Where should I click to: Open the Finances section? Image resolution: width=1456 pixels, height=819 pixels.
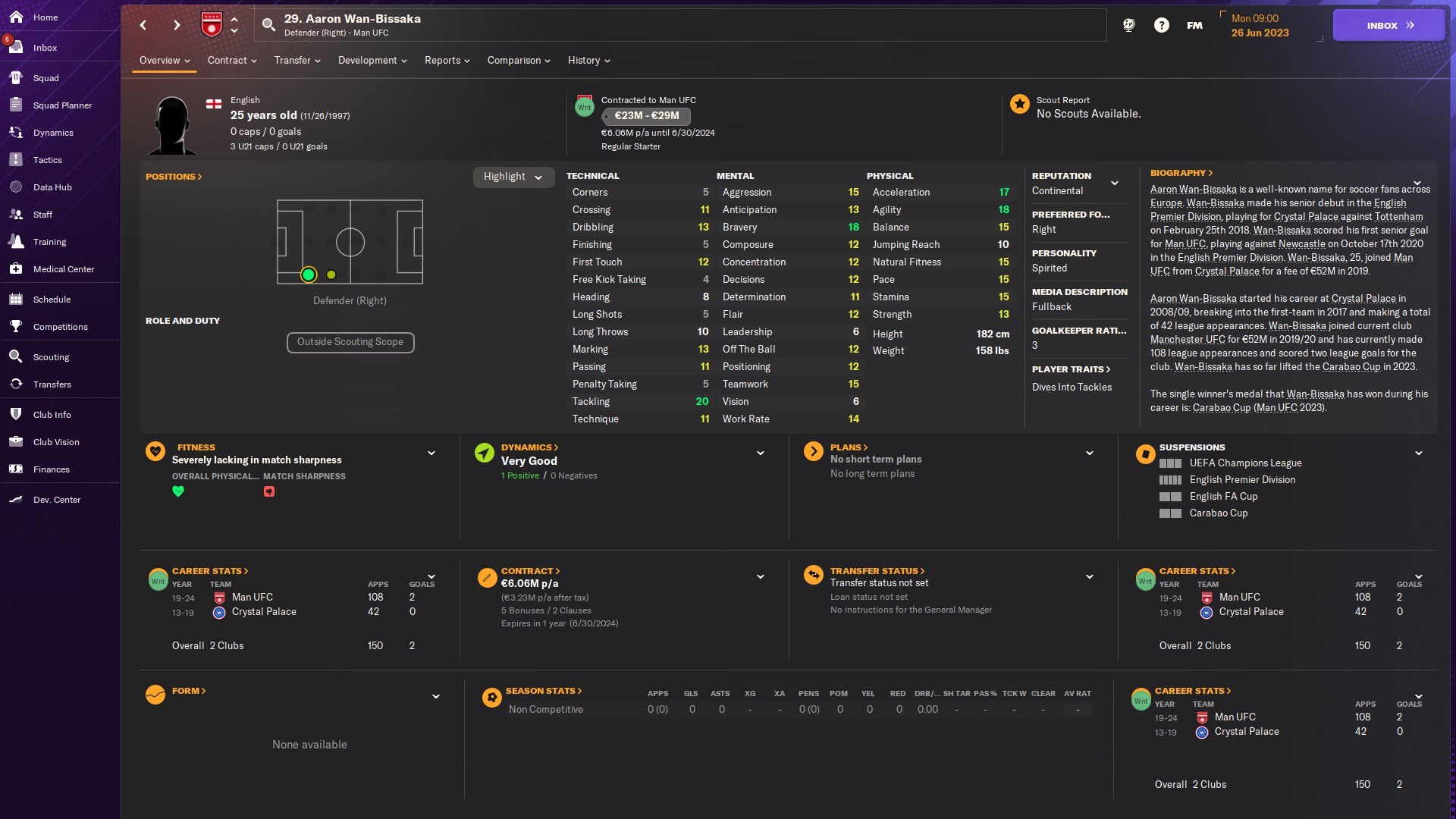point(52,469)
